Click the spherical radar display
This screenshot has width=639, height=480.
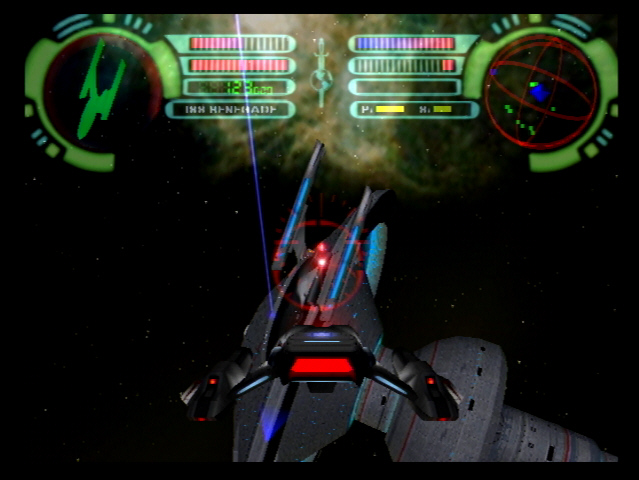(x=540, y=91)
